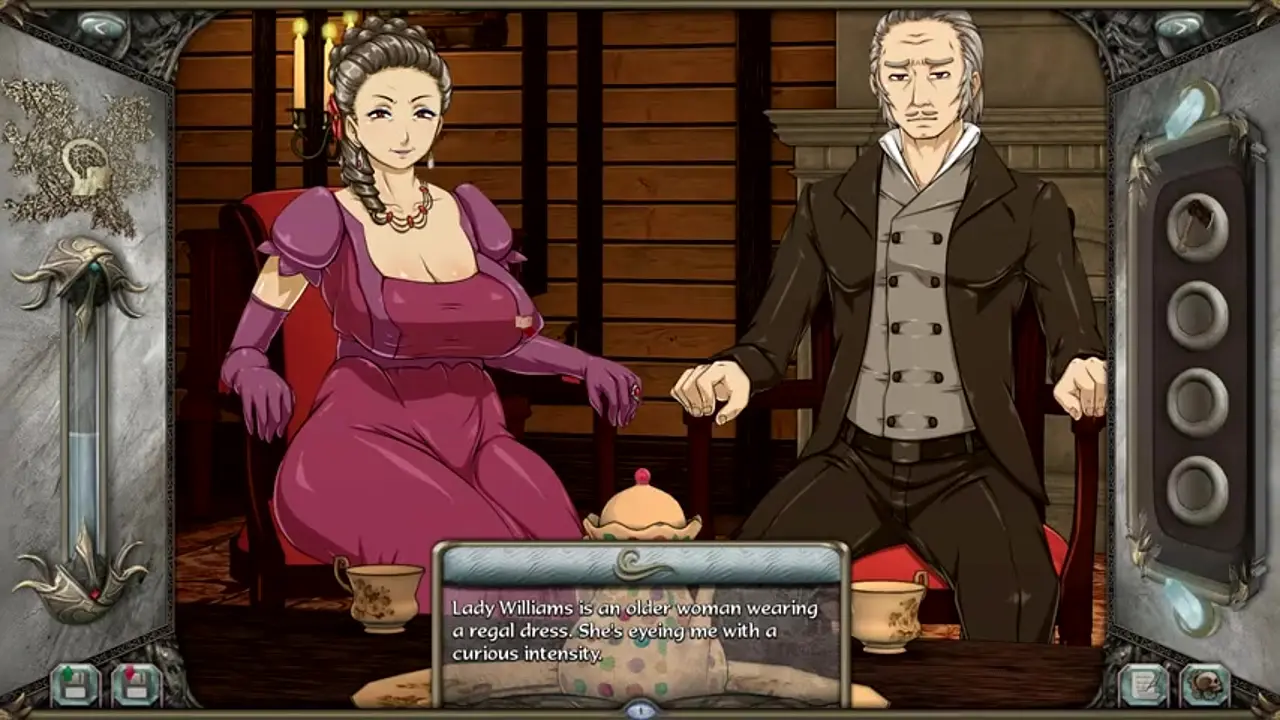
Task: Open the skull menu icon
Action: tap(1205, 684)
